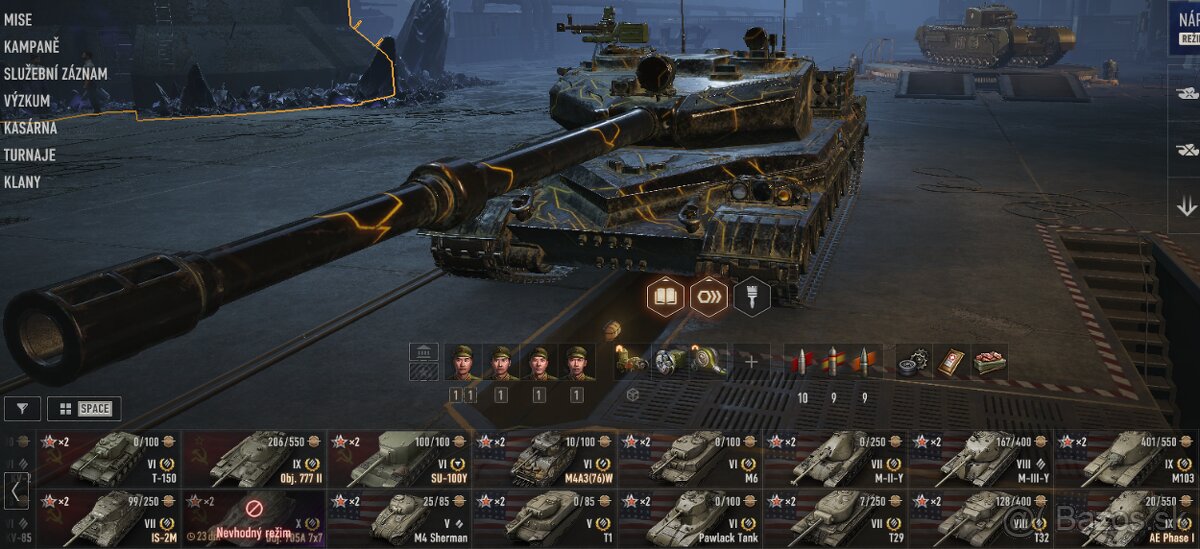Open the paintbrush exterior customization icon

pos(751,297)
